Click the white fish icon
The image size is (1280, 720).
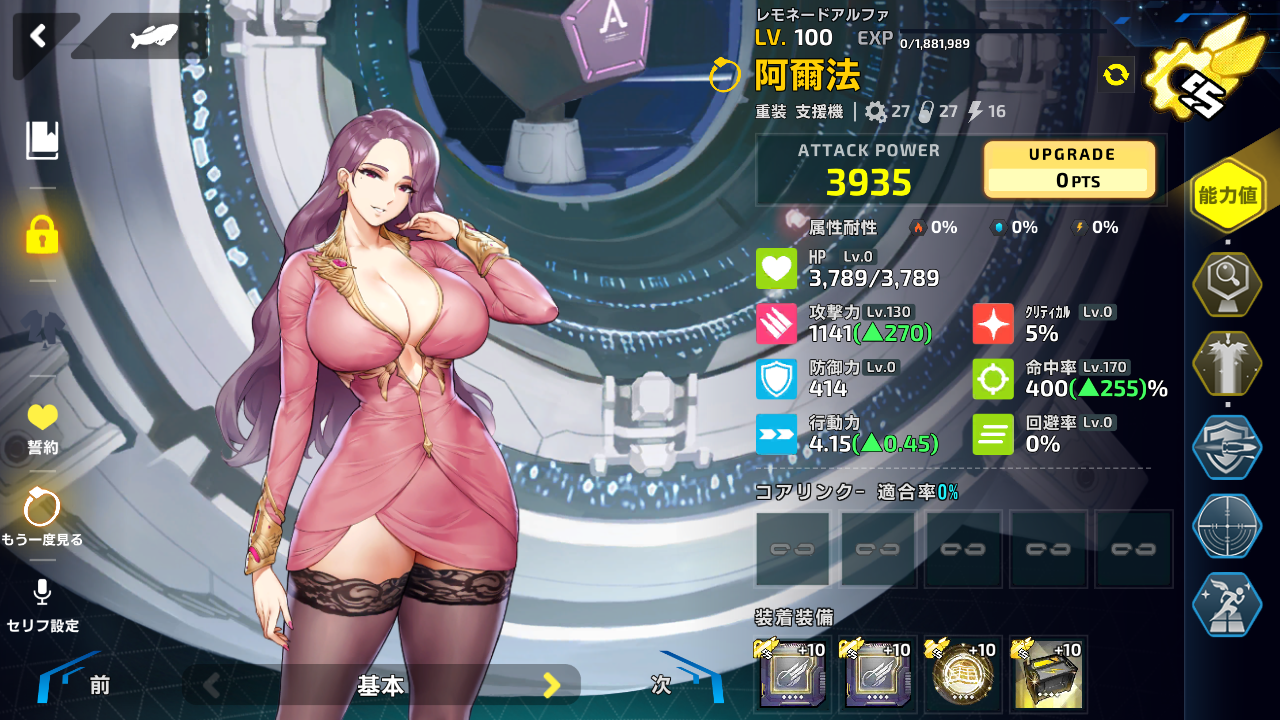pos(153,37)
